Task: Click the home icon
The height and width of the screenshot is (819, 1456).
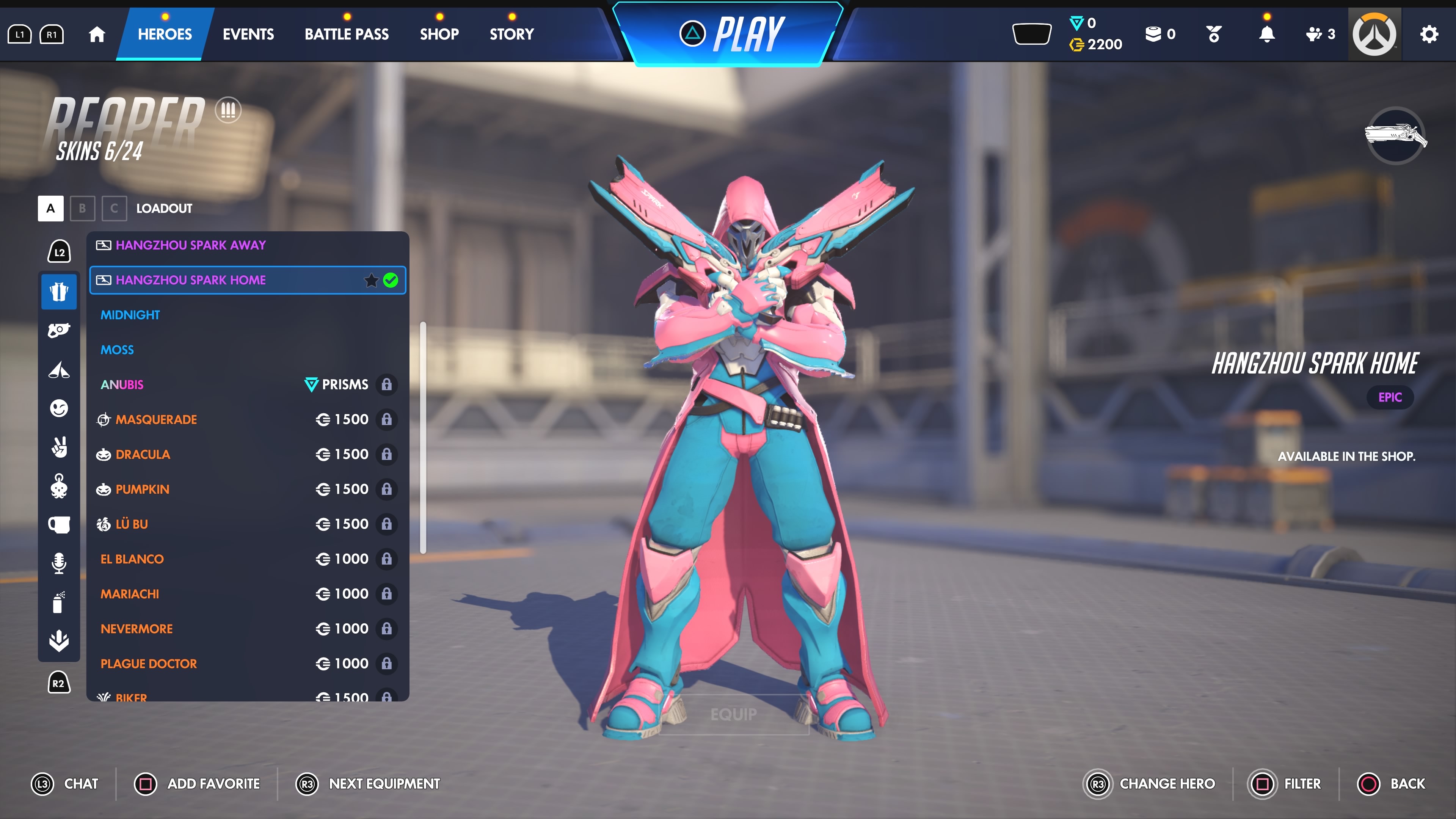Action: tap(97, 35)
